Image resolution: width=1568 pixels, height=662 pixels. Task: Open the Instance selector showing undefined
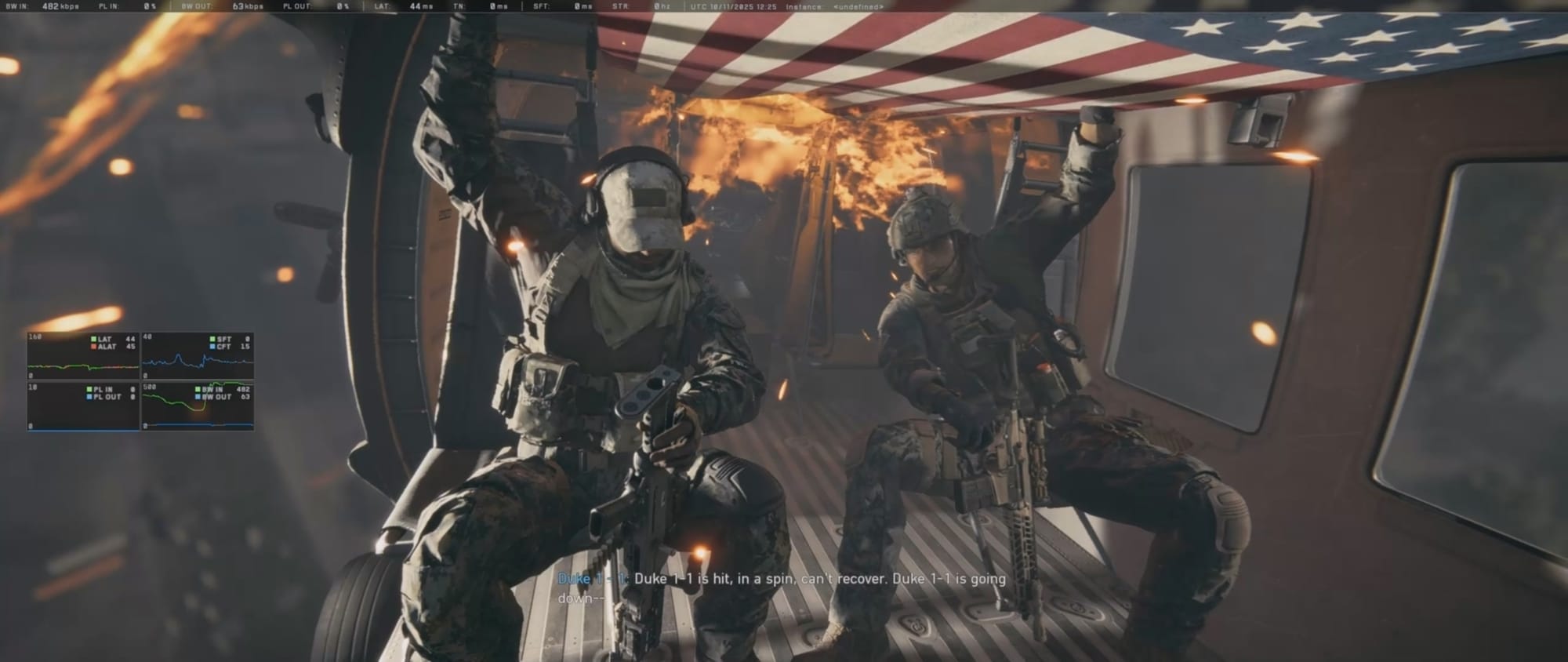click(858, 7)
